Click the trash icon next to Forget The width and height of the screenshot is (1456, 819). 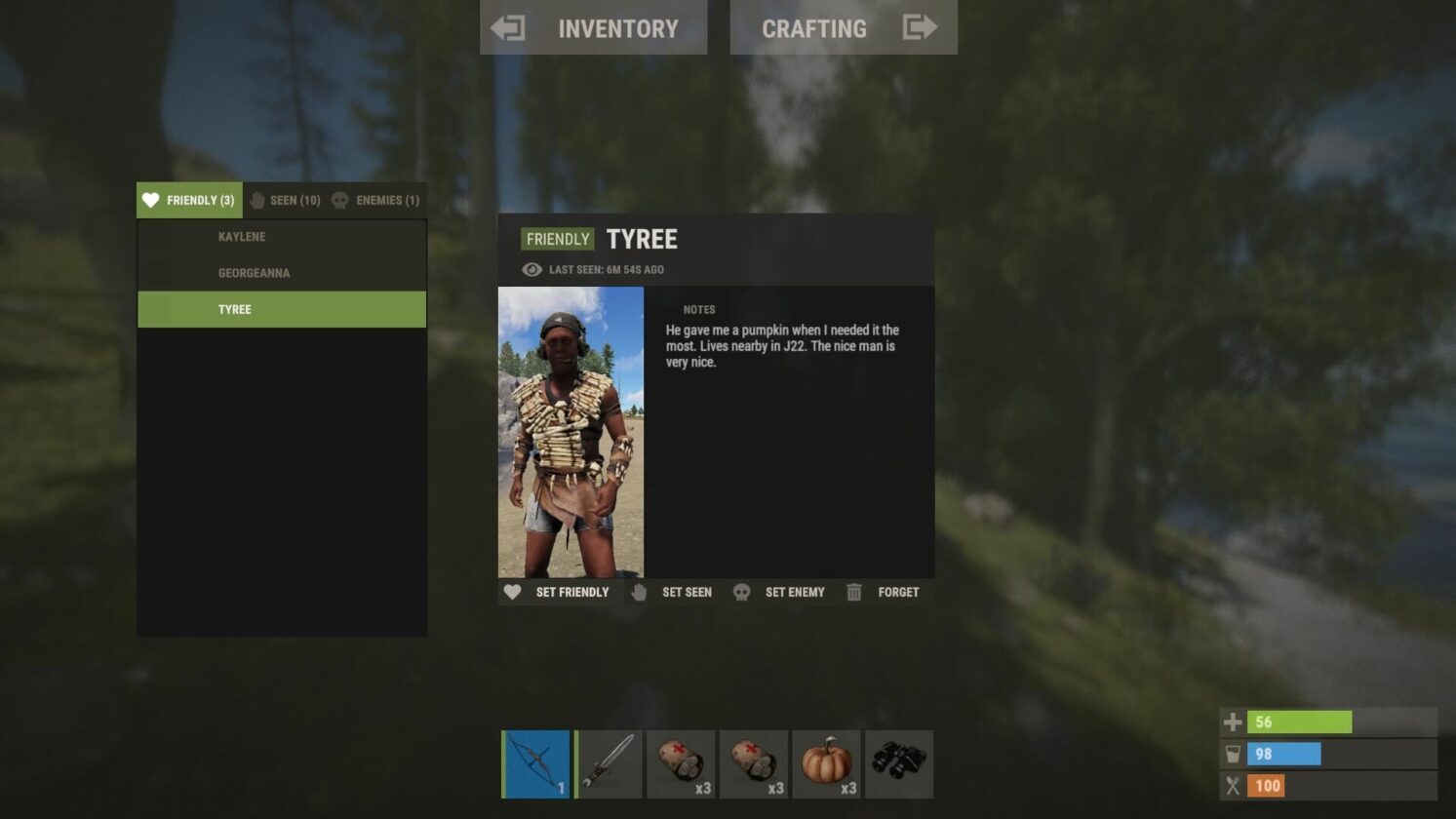point(855,592)
